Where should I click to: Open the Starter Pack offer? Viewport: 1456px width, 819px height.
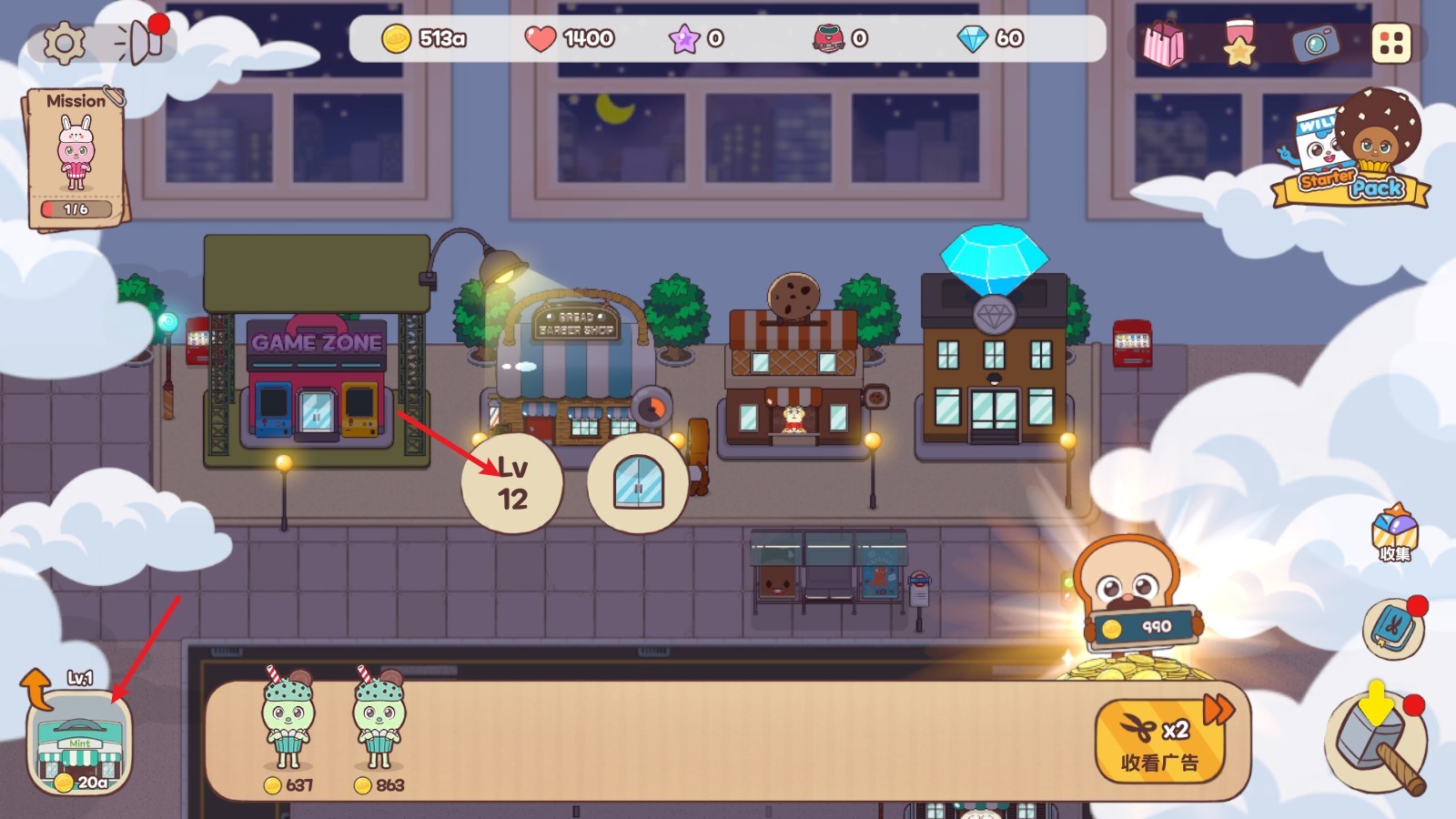click(1352, 150)
